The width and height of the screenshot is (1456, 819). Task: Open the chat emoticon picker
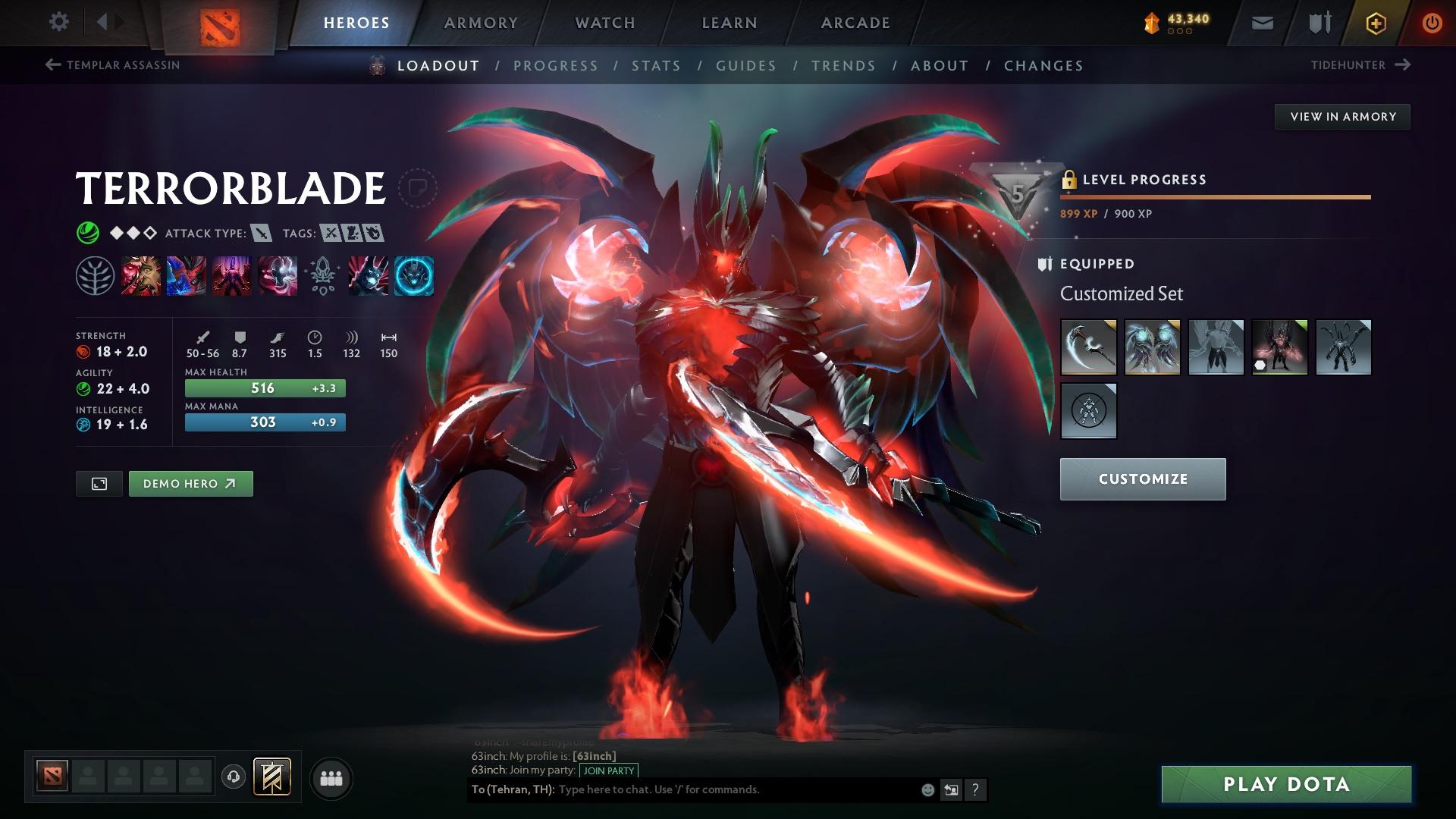pyautogui.click(x=927, y=789)
